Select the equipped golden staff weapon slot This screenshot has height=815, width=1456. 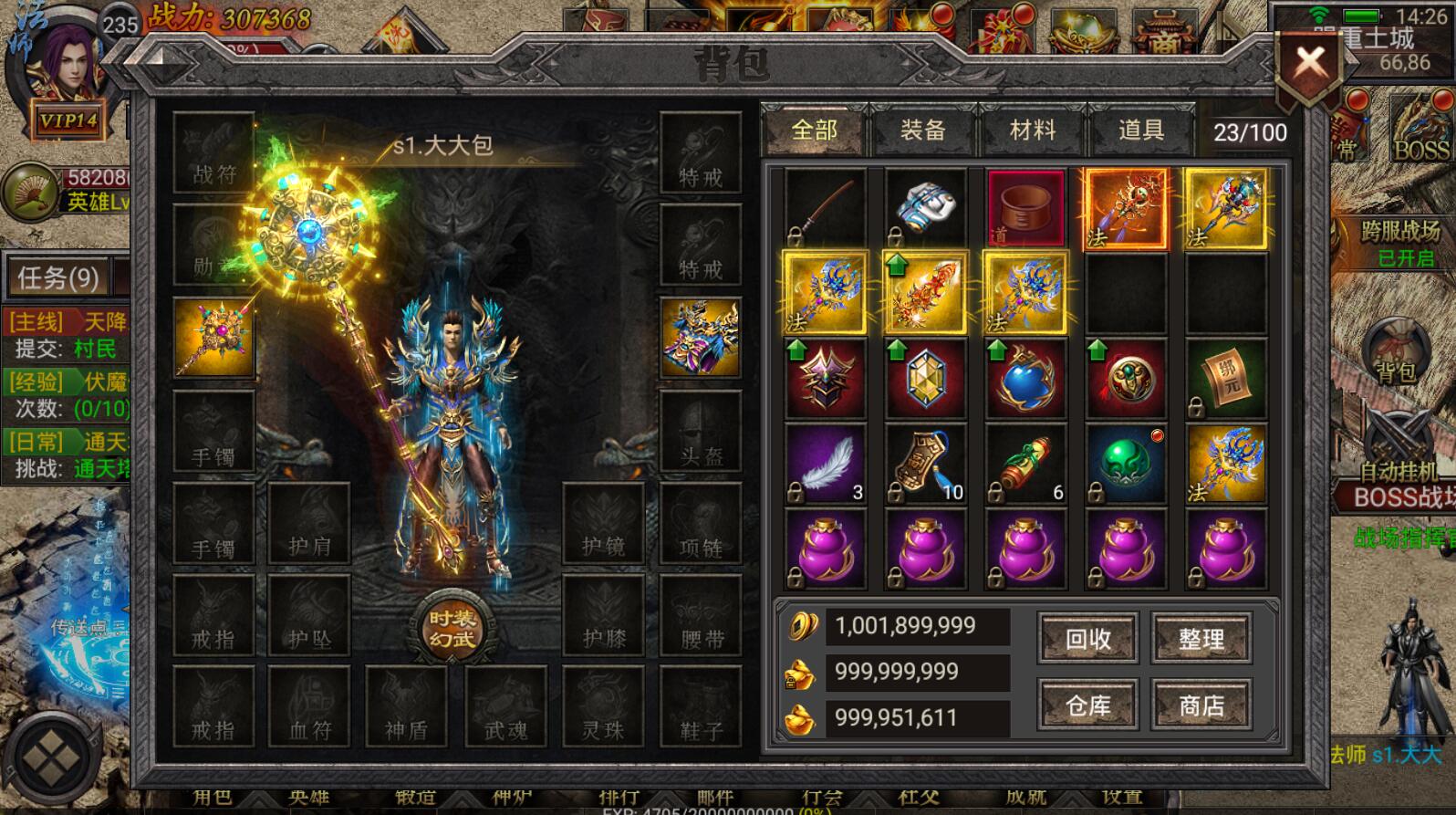(213, 338)
